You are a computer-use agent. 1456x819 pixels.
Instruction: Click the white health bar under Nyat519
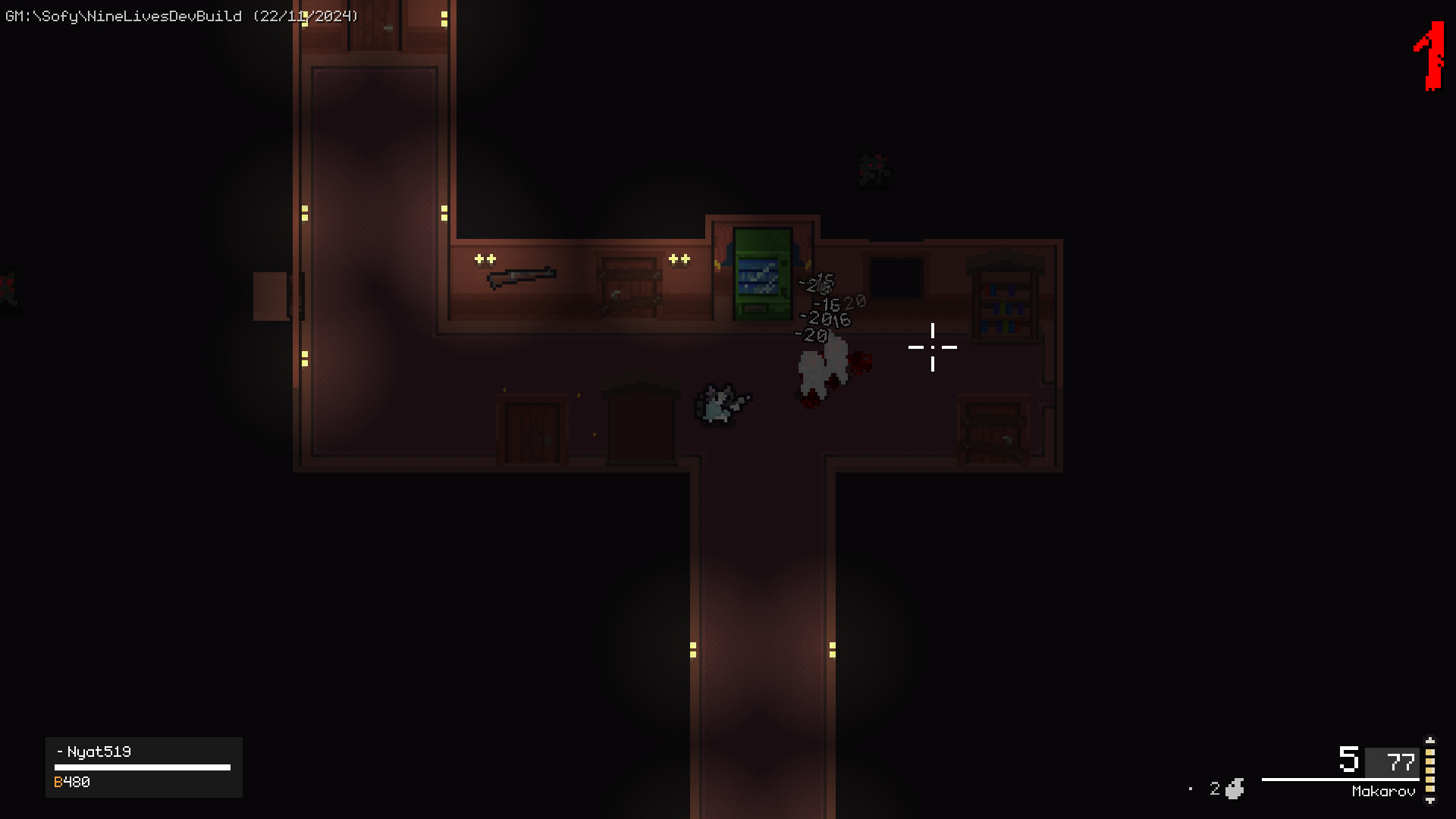(143, 766)
